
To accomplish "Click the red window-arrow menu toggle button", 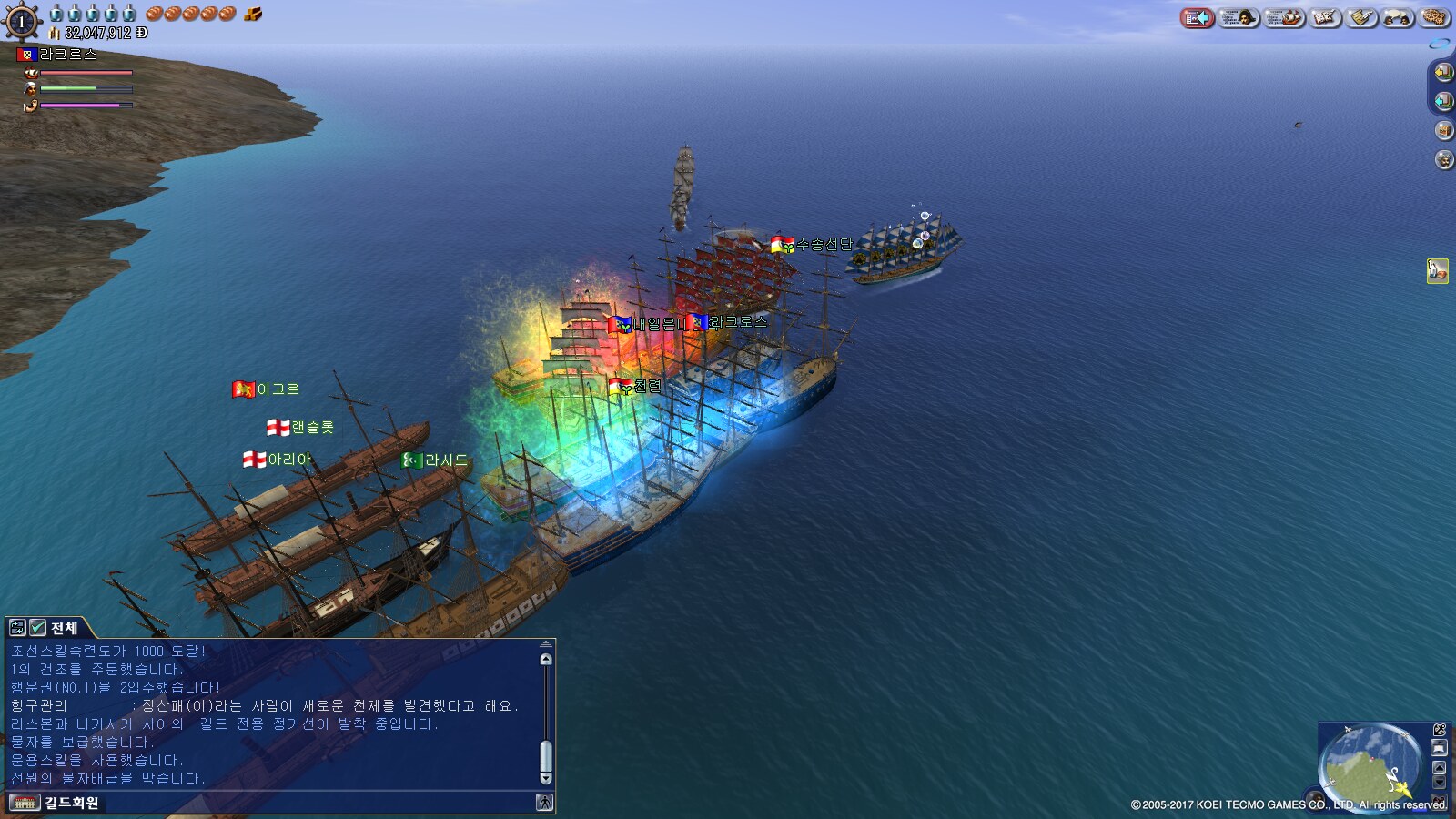I will 1197,17.
